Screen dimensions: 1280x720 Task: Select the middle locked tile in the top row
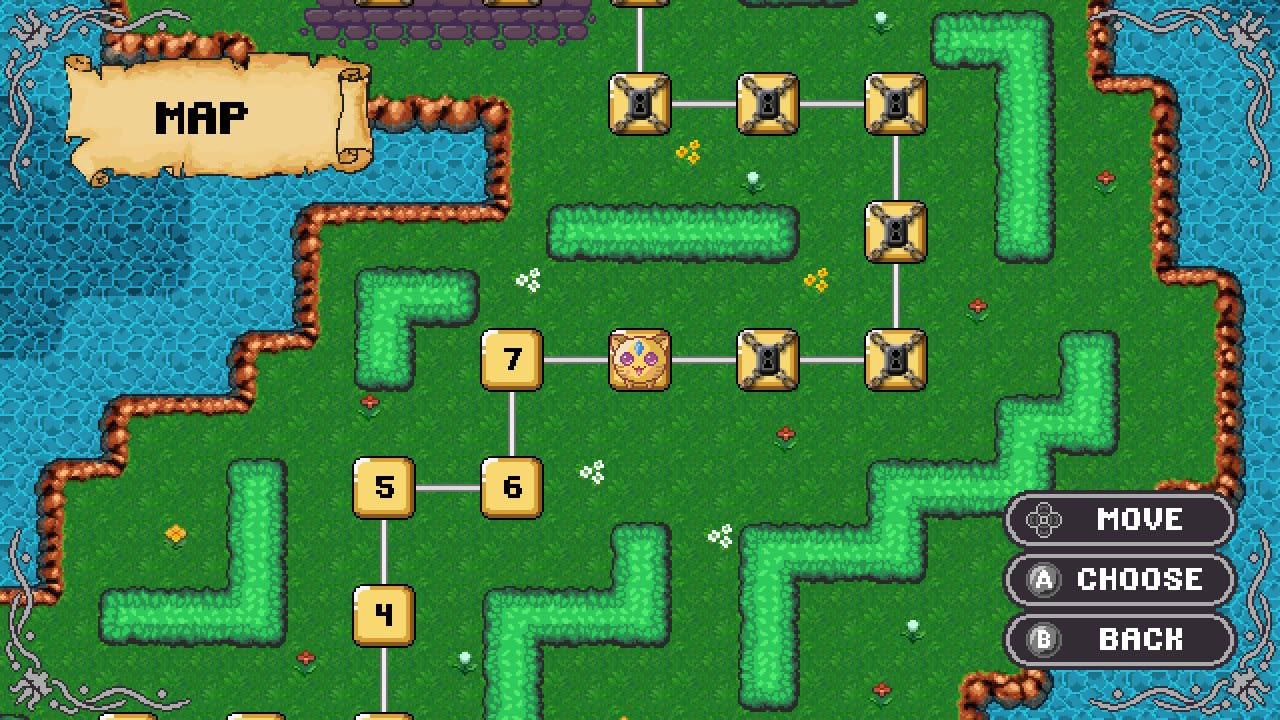(x=769, y=103)
